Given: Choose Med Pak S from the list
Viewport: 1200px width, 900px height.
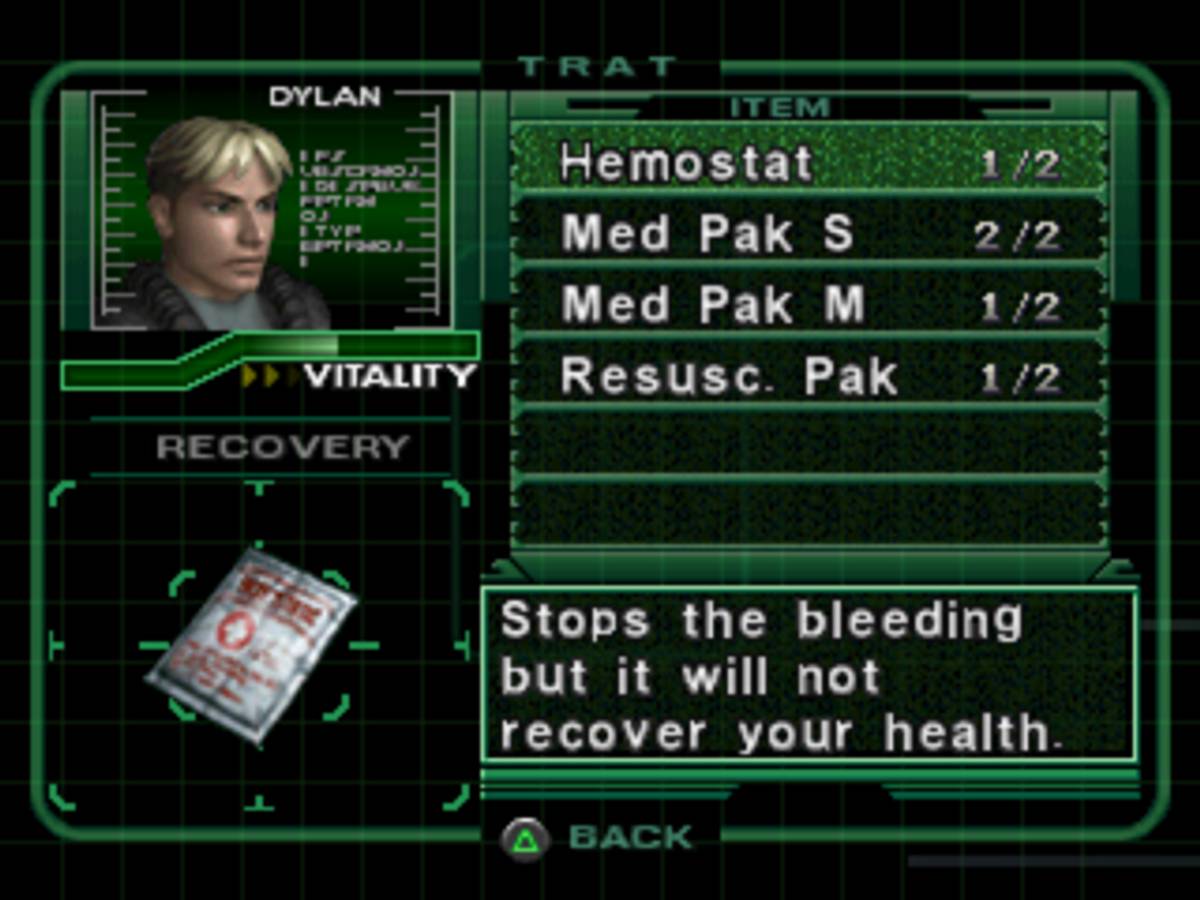Looking at the screenshot, I should coord(808,234).
